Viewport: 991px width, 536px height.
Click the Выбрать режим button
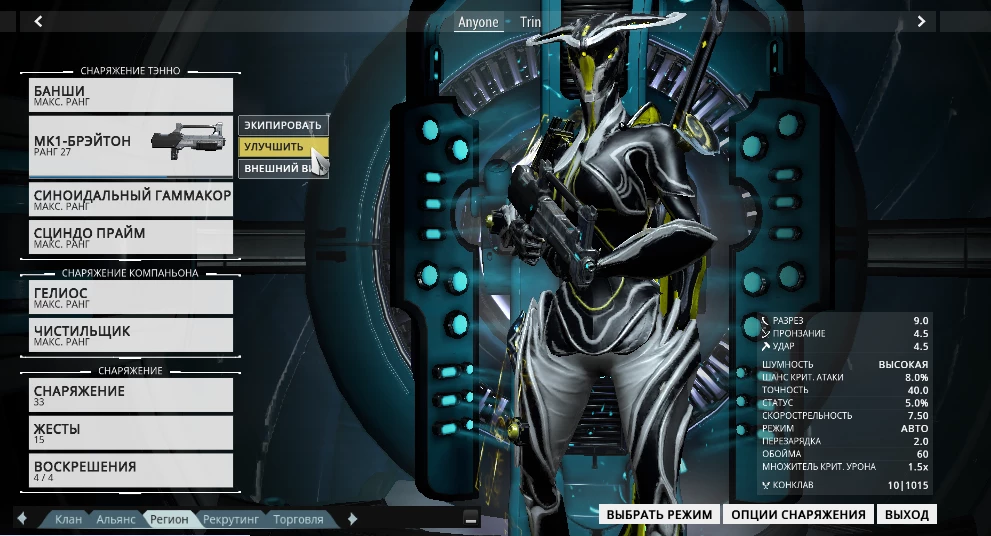pyautogui.click(x=660, y=515)
